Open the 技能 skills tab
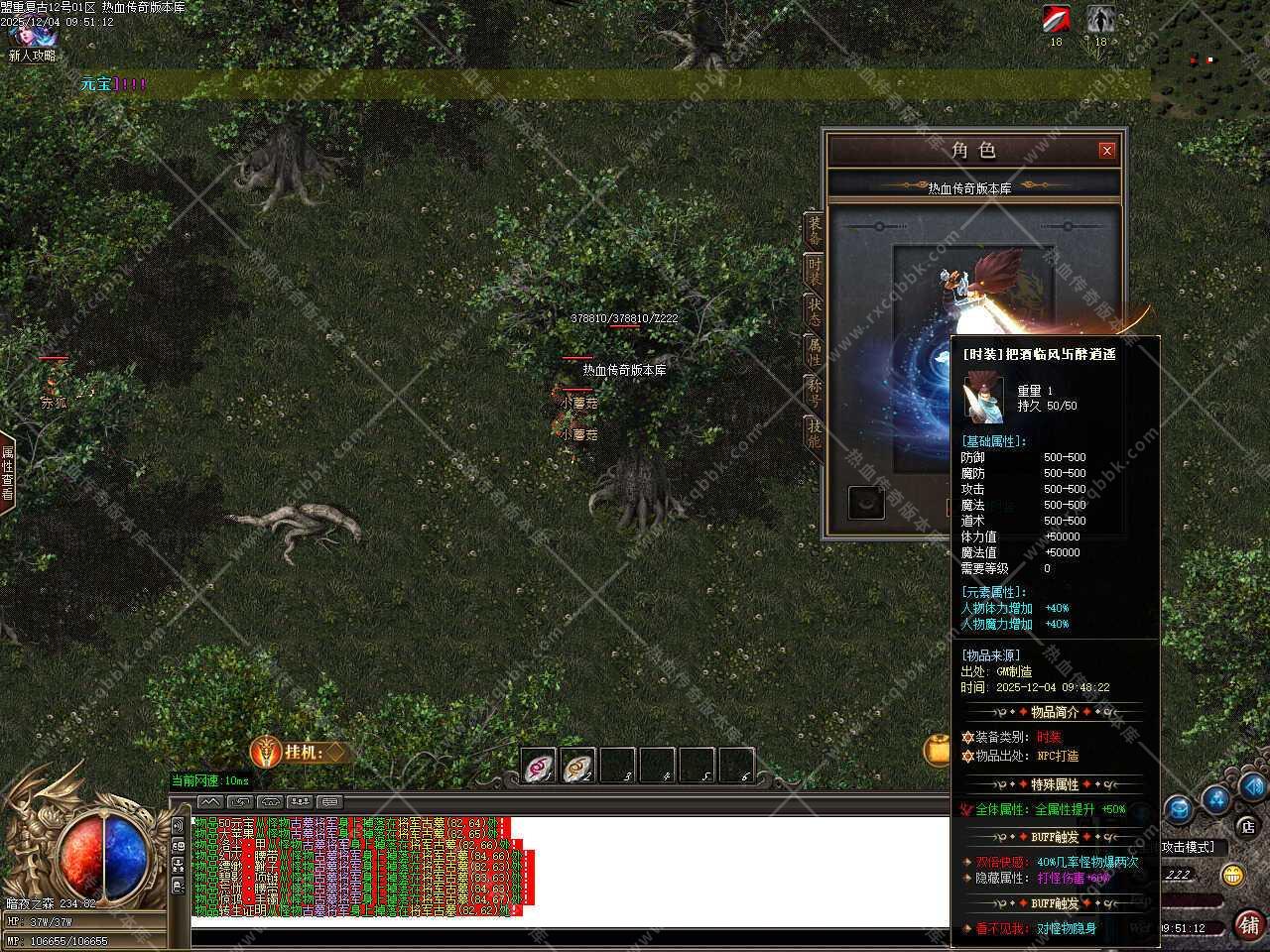This screenshot has height=952, width=1270. click(814, 433)
